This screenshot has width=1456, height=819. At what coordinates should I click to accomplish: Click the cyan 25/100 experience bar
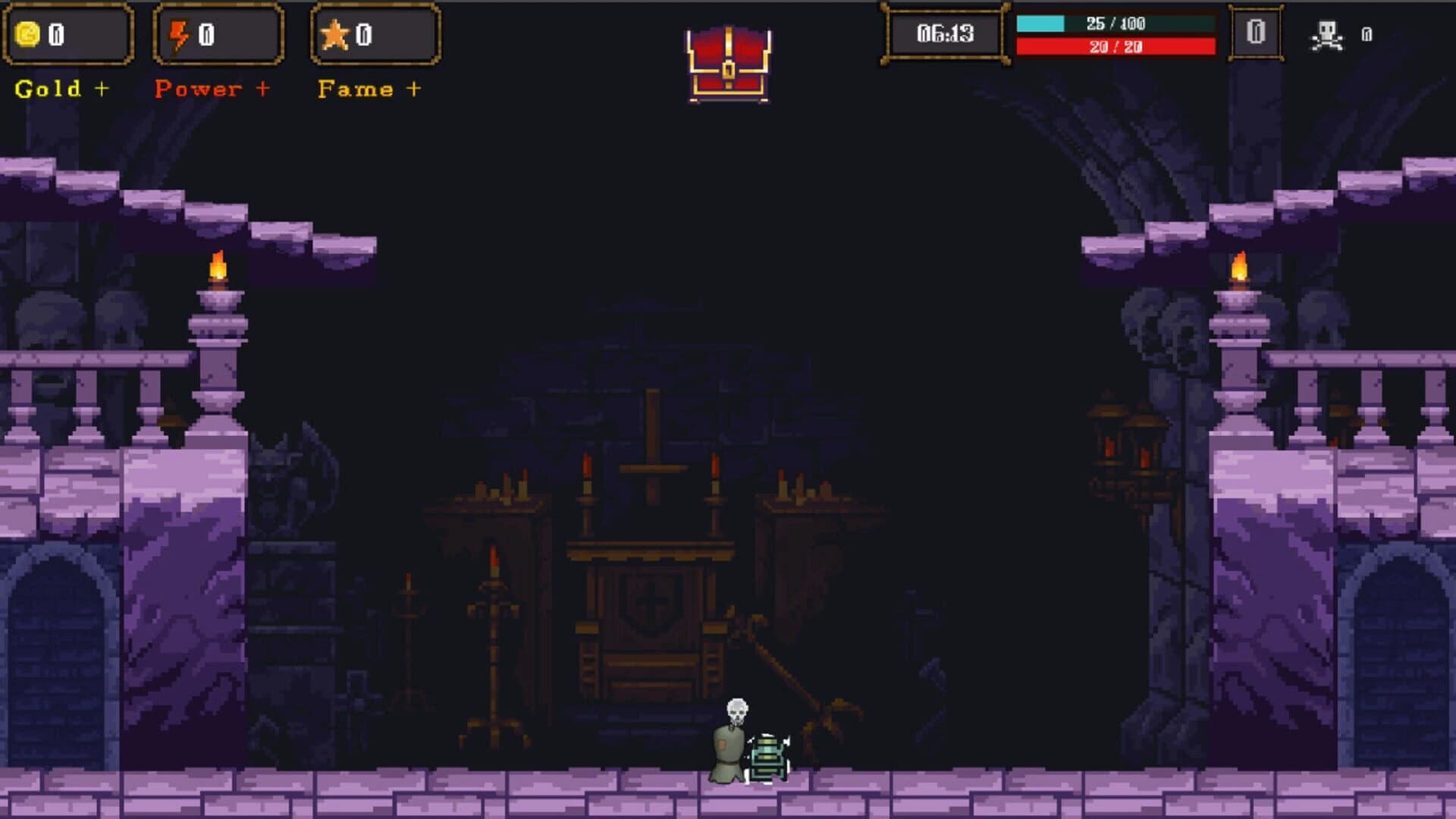(x=1115, y=24)
